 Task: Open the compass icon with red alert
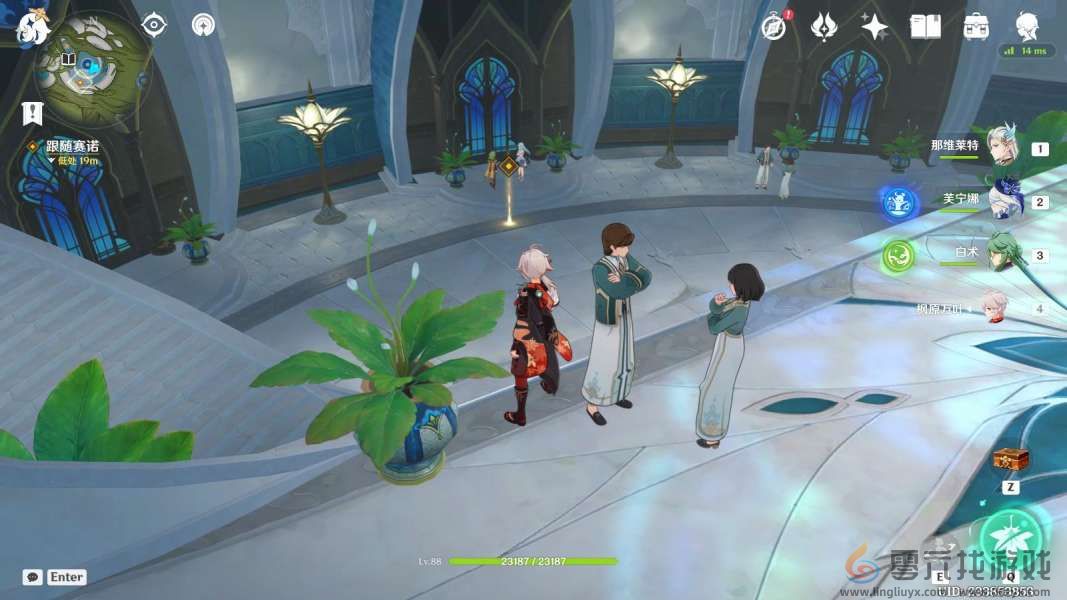click(774, 26)
